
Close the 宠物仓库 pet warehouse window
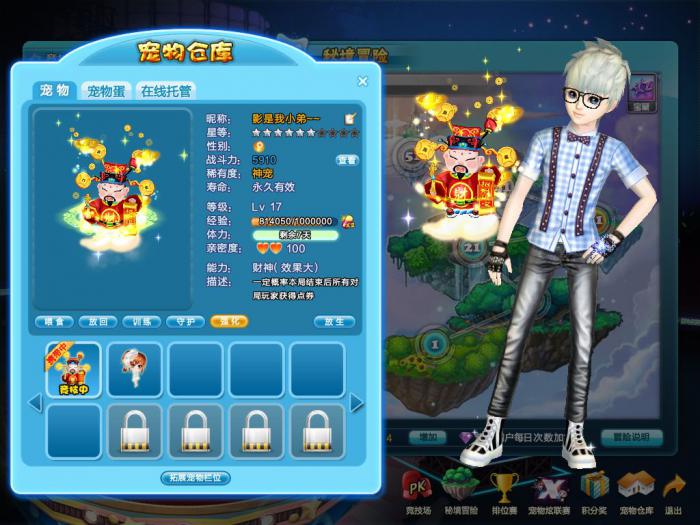pos(362,82)
